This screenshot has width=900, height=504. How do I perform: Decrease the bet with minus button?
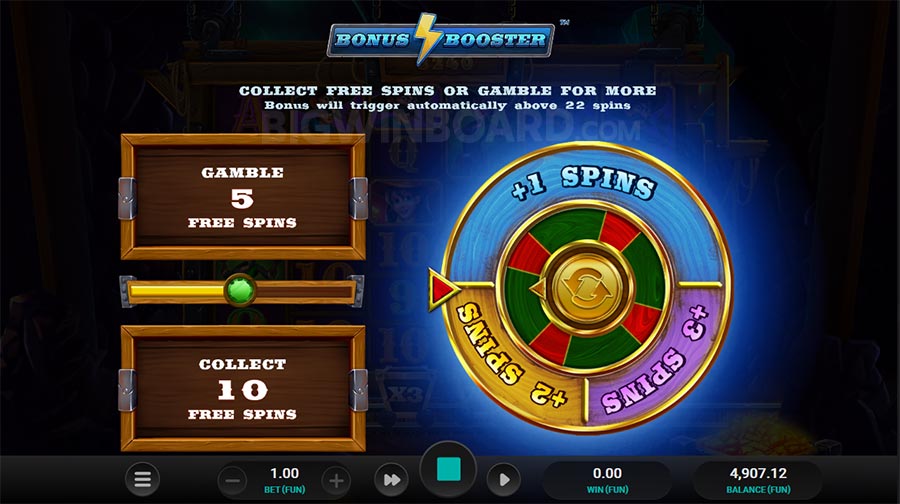point(232,480)
